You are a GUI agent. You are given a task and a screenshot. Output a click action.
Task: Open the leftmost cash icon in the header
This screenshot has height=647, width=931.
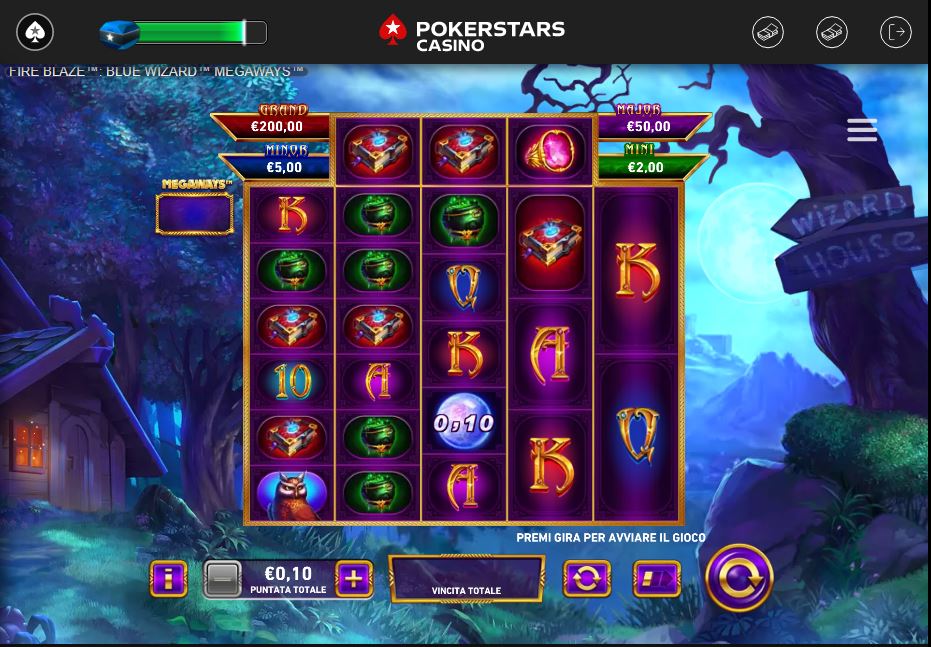[x=768, y=32]
